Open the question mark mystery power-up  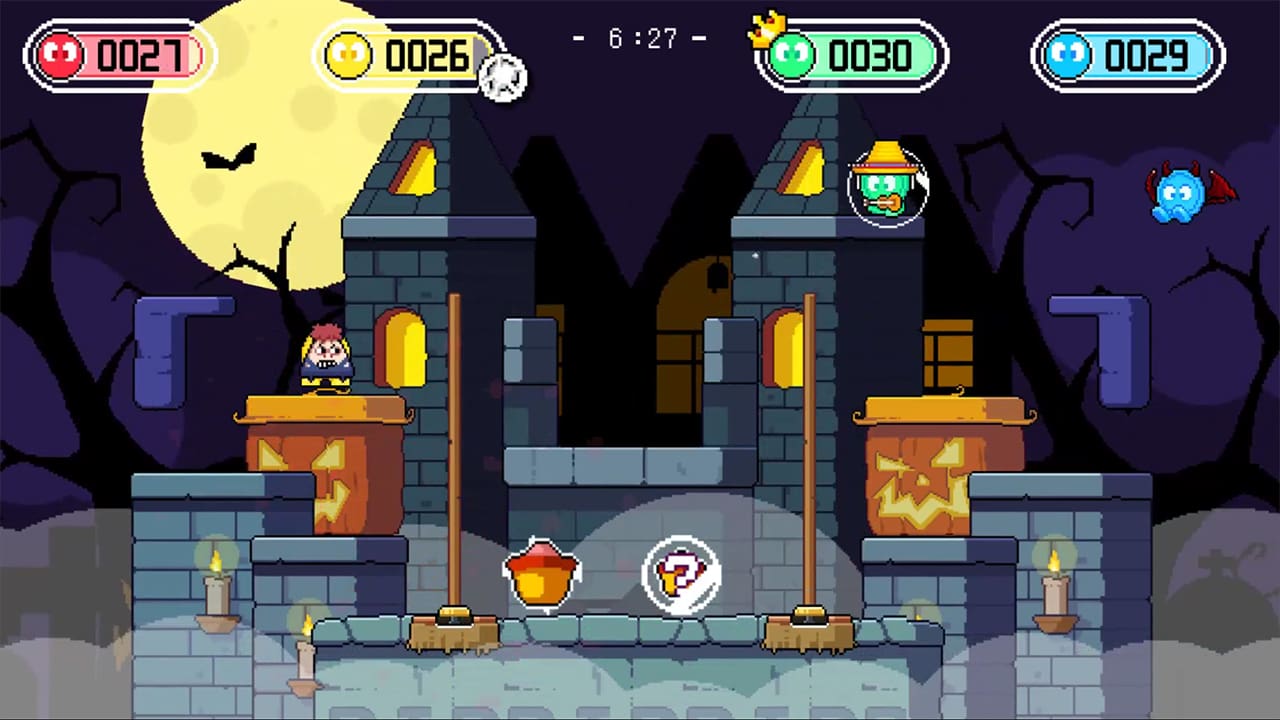click(683, 573)
